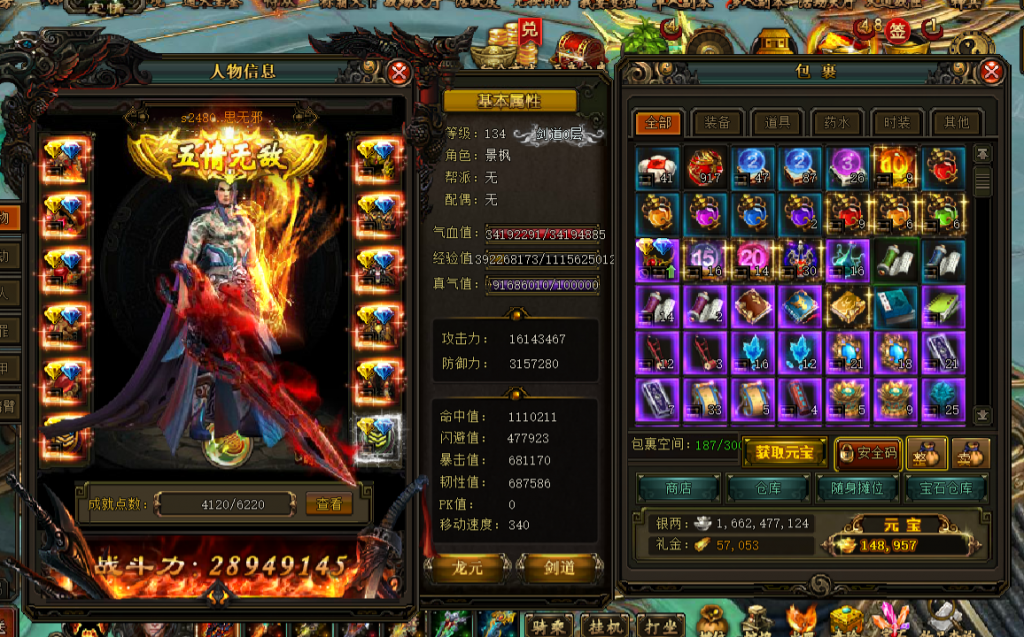Click the 获取元宝 get ingots button

(x=783, y=452)
